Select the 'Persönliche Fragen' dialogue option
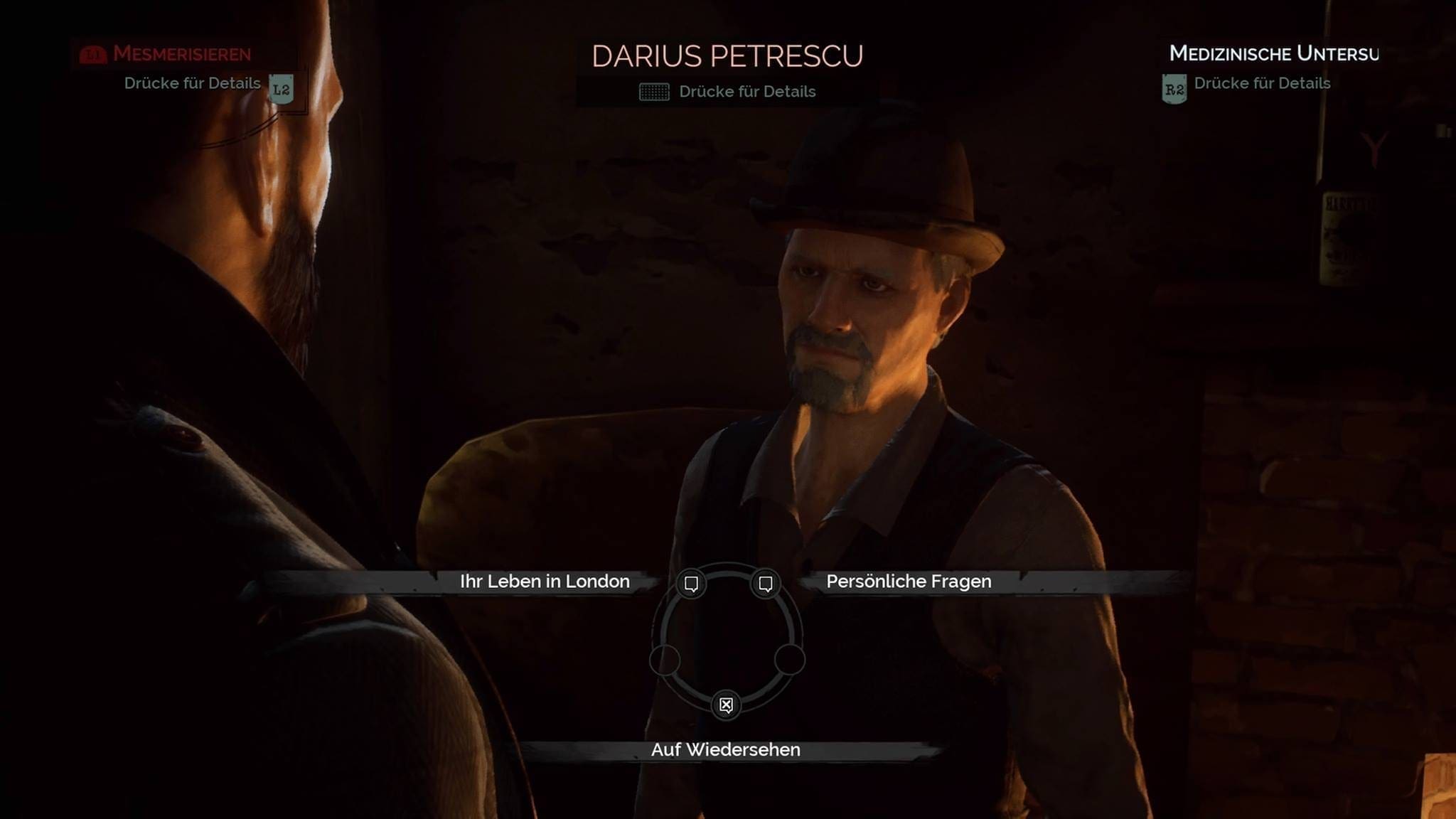This screenshot has width=1456, height=819. pyautogui.click(x=909, y=582)
